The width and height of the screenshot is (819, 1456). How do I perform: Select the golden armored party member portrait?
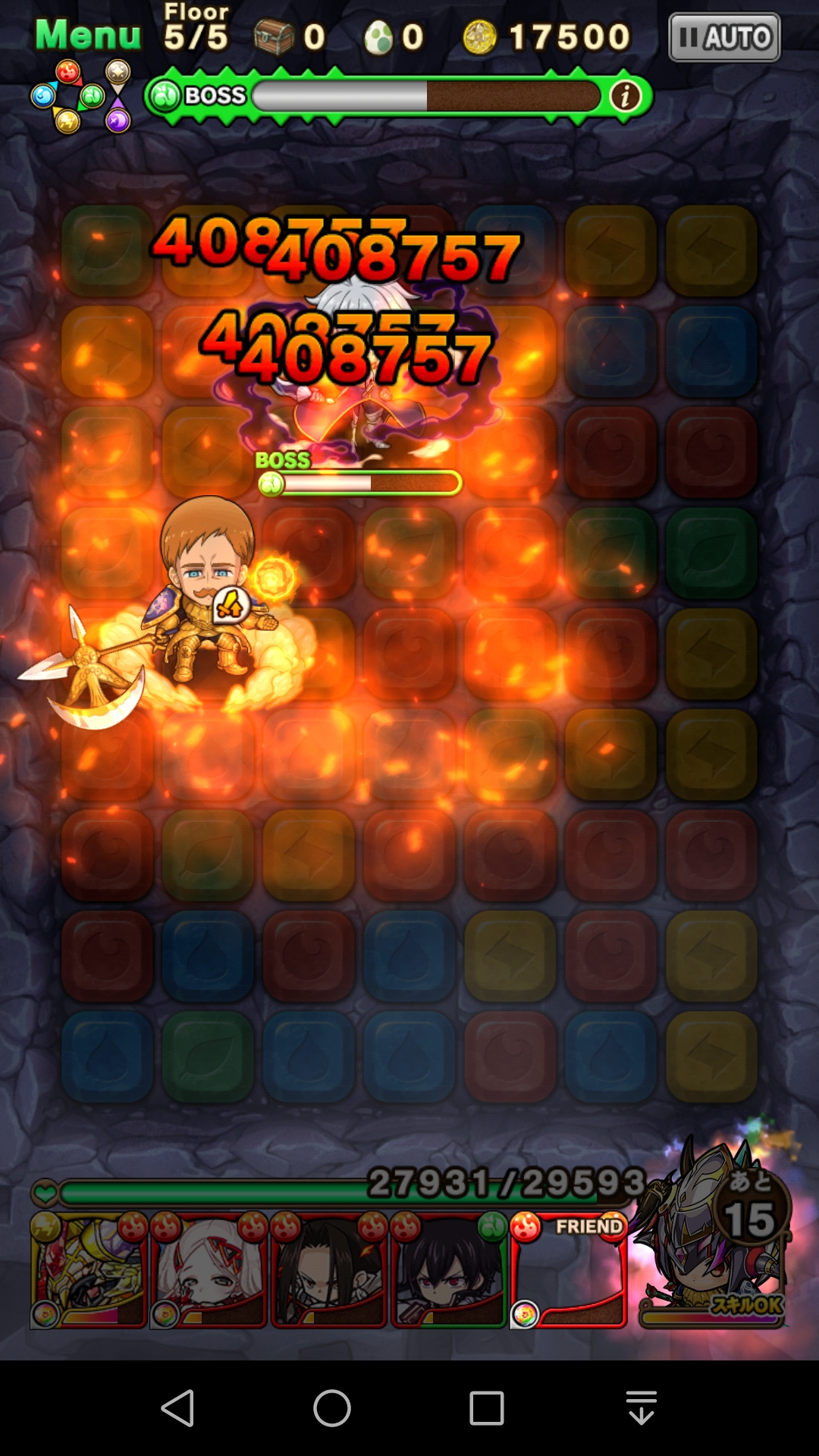click(x=88, y=1269)
